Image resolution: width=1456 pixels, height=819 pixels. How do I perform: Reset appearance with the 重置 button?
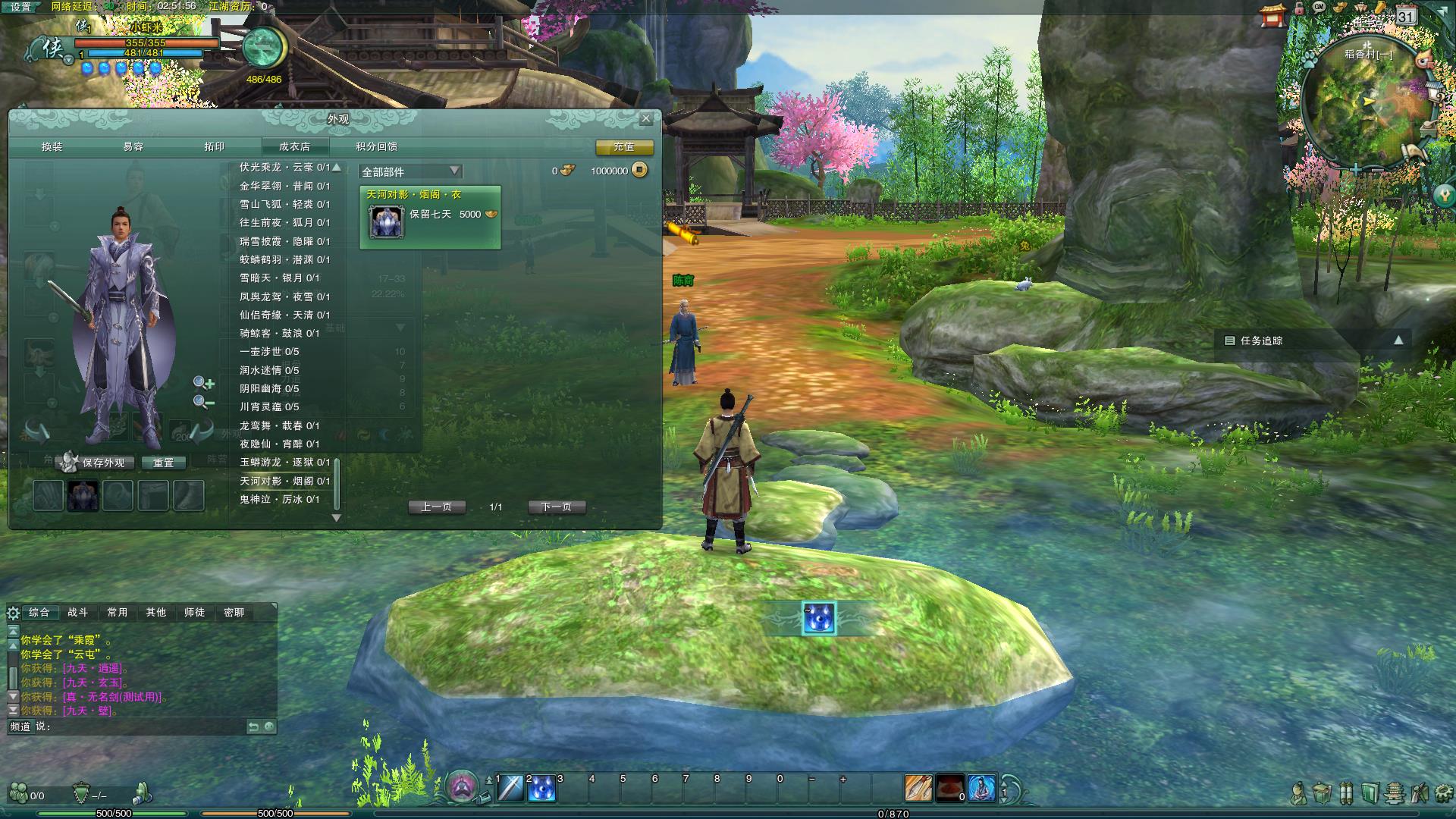click(163, 463)
